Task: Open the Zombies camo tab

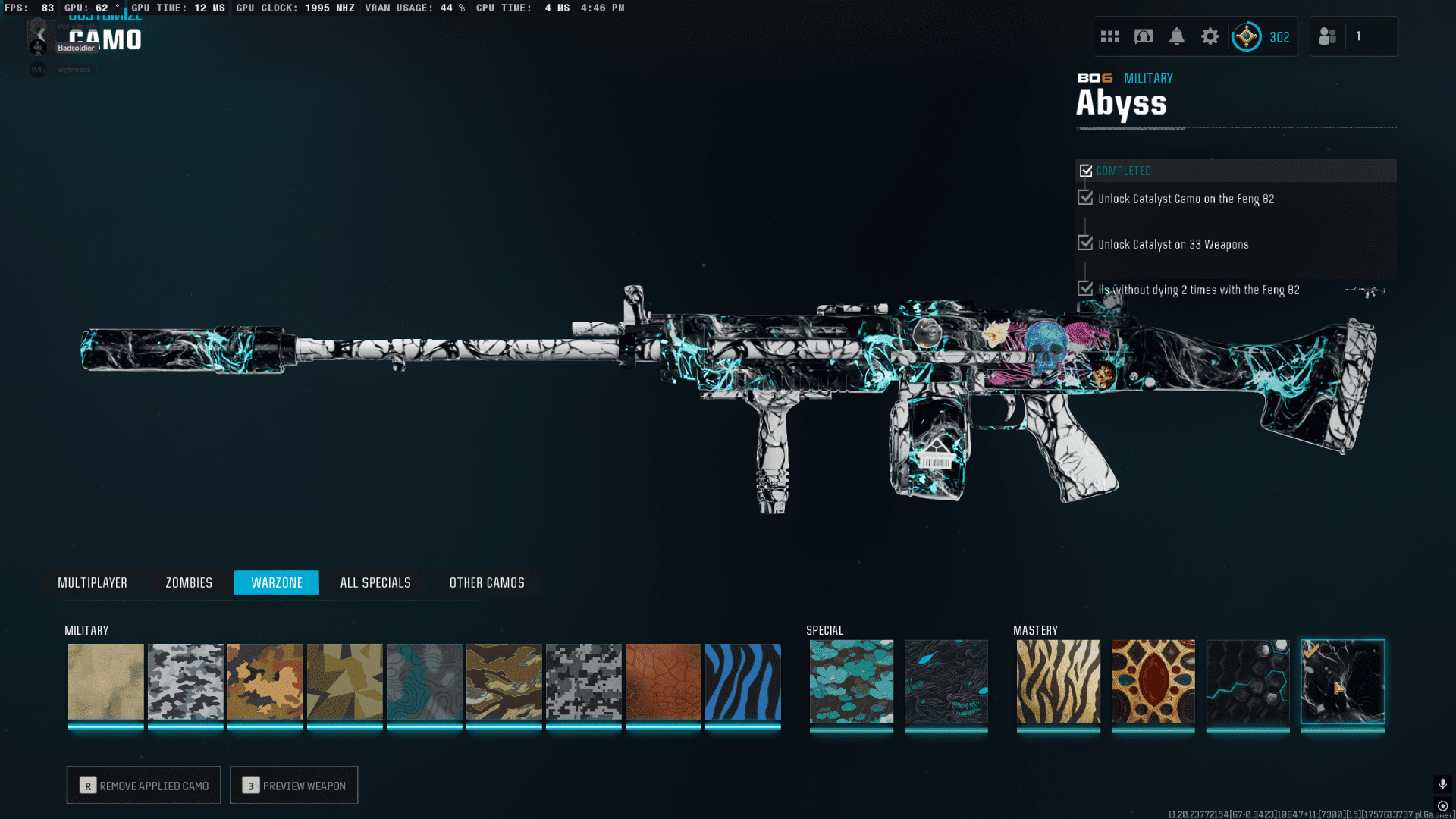Action: click(189, 582)
